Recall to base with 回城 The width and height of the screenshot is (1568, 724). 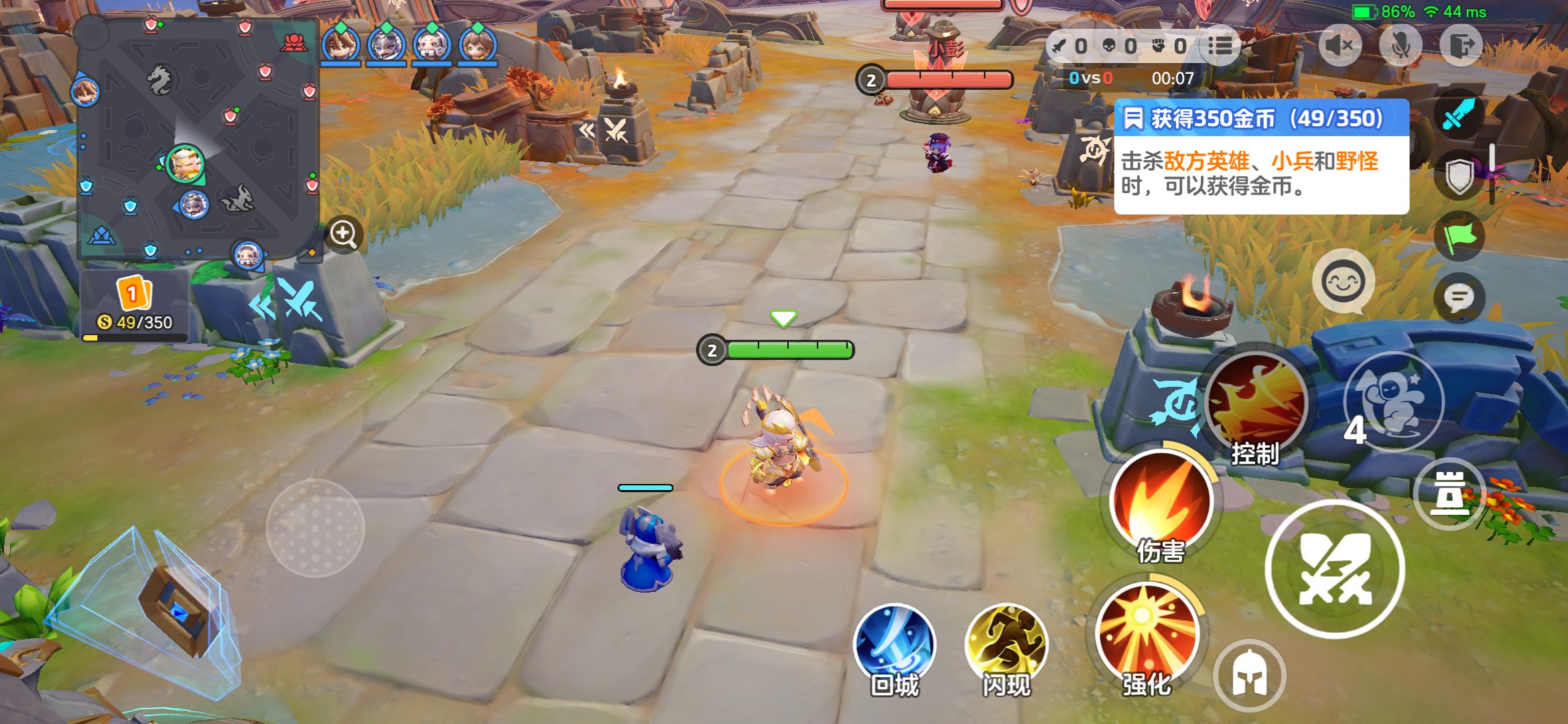[x=895, y=645]
